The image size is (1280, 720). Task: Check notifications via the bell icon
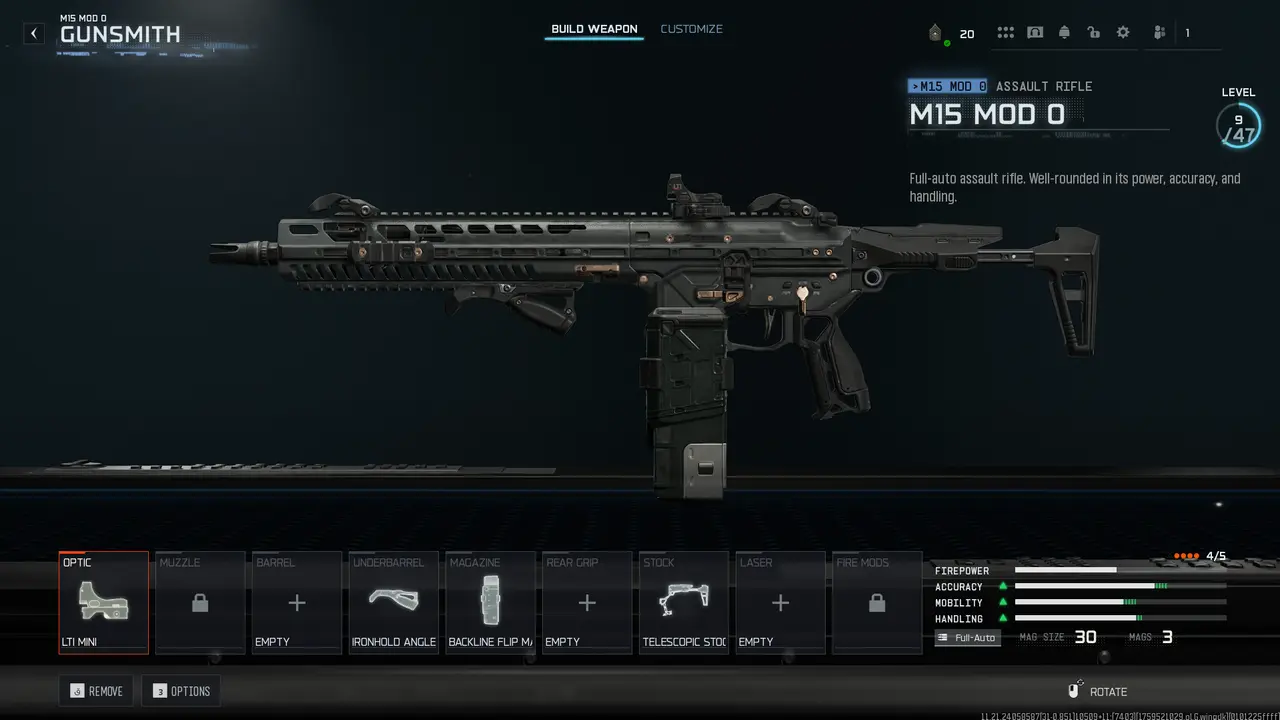(x=1064, y=33)
